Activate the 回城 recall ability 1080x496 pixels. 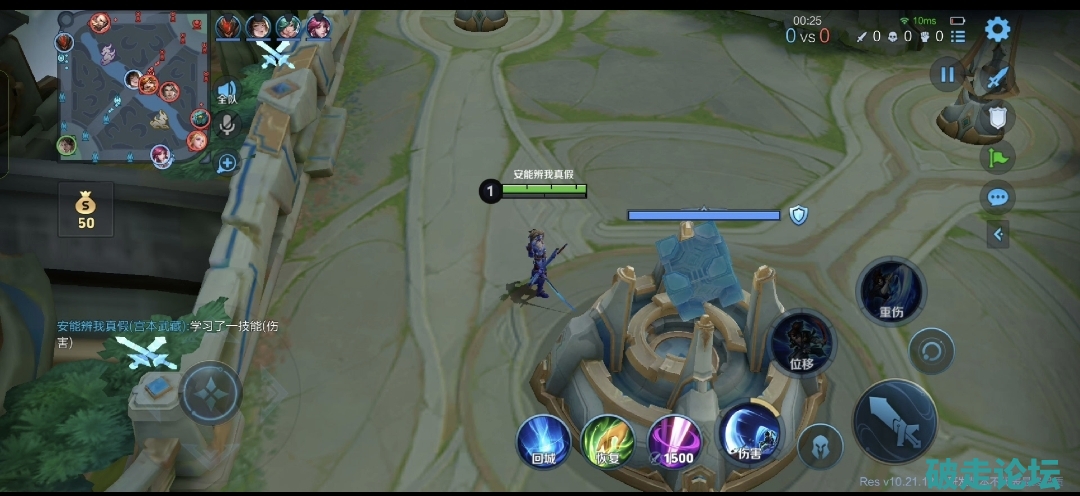point(544,441)
